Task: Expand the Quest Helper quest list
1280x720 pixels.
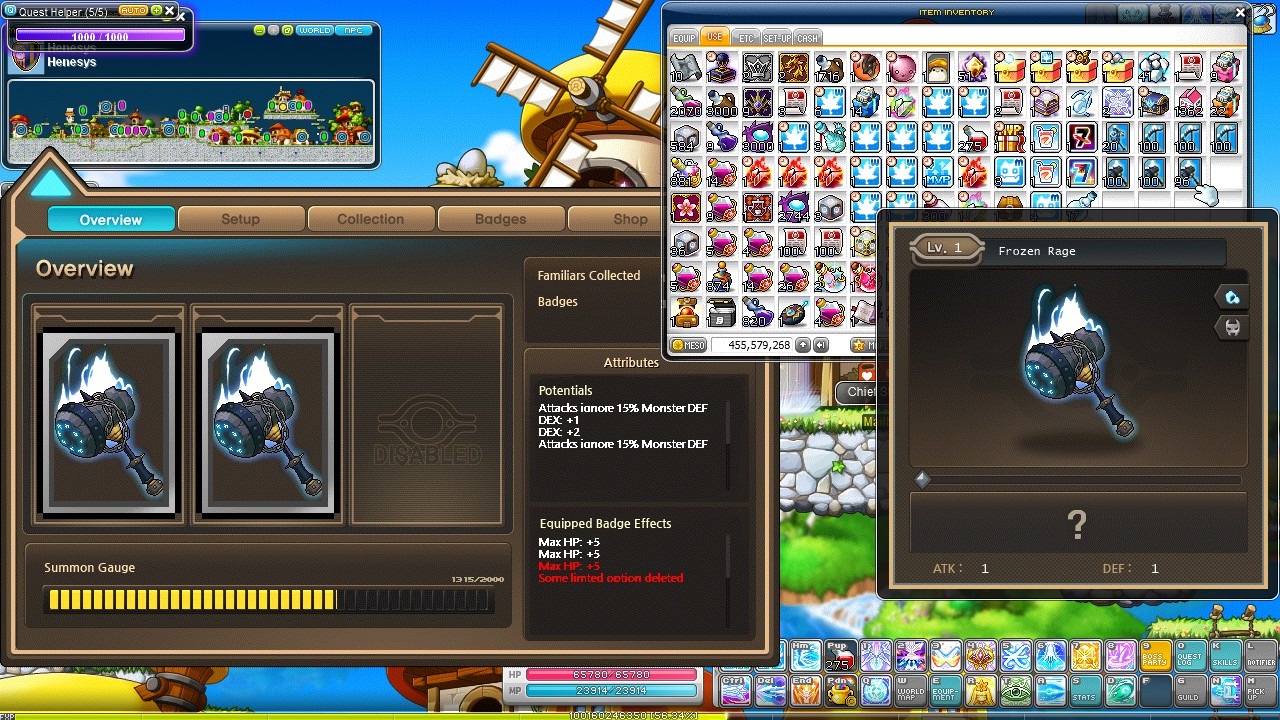Action: [x=156, y=10]
